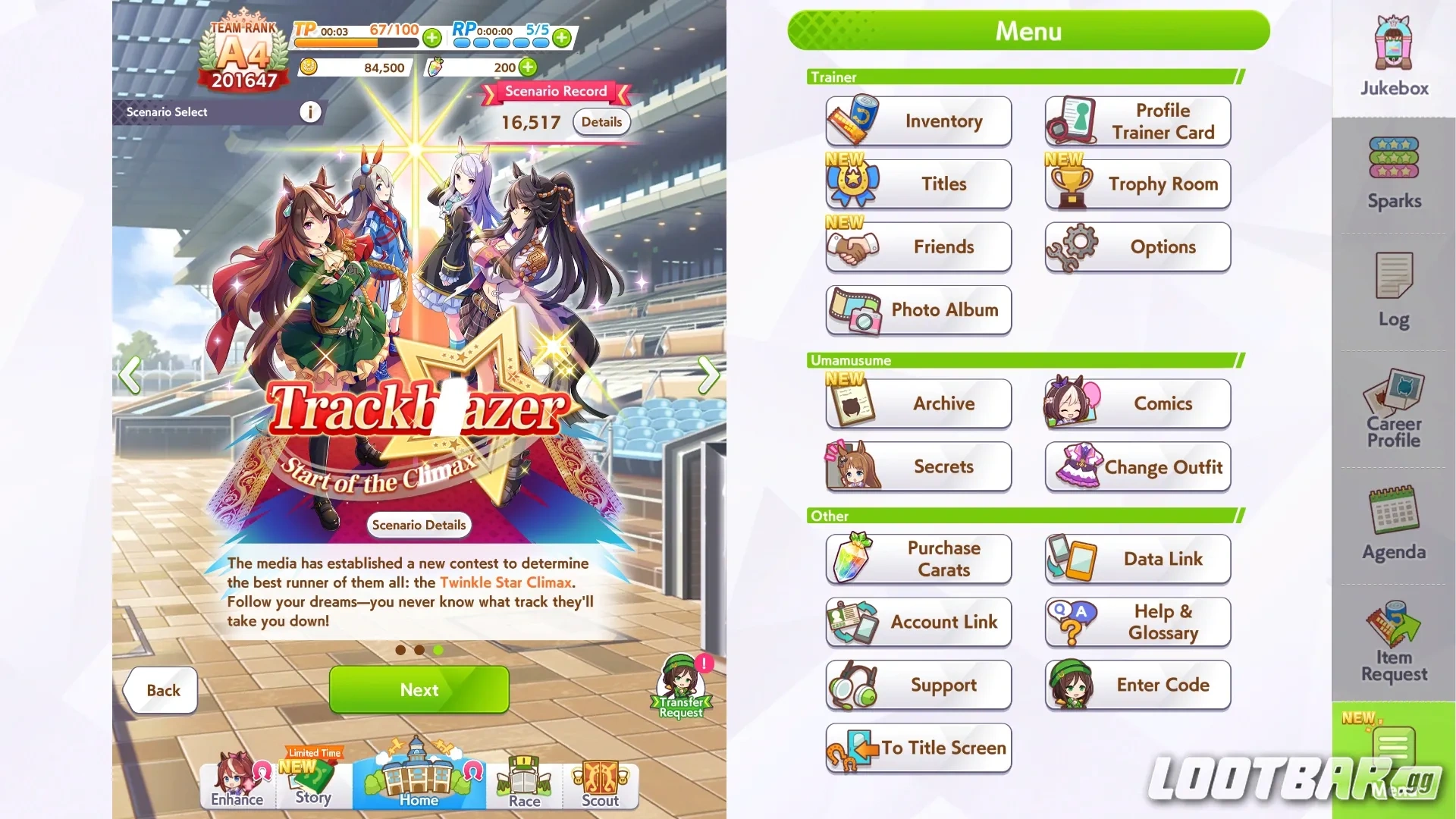1456x819 pixels.
Task: Open Scenario Details for Trackblazer
Action: coord(419,525)
